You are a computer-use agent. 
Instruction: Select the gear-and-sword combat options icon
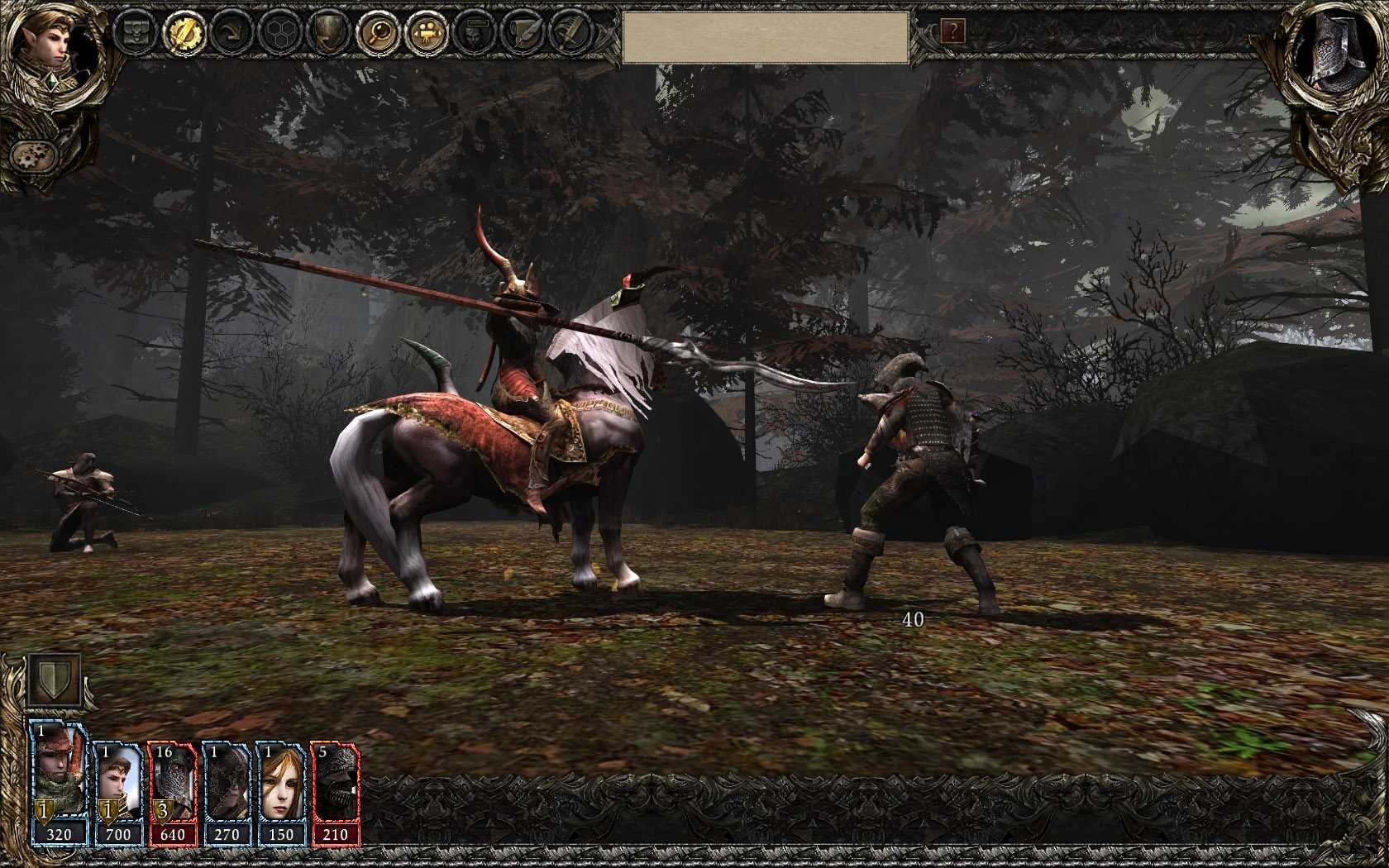[186, 33]
